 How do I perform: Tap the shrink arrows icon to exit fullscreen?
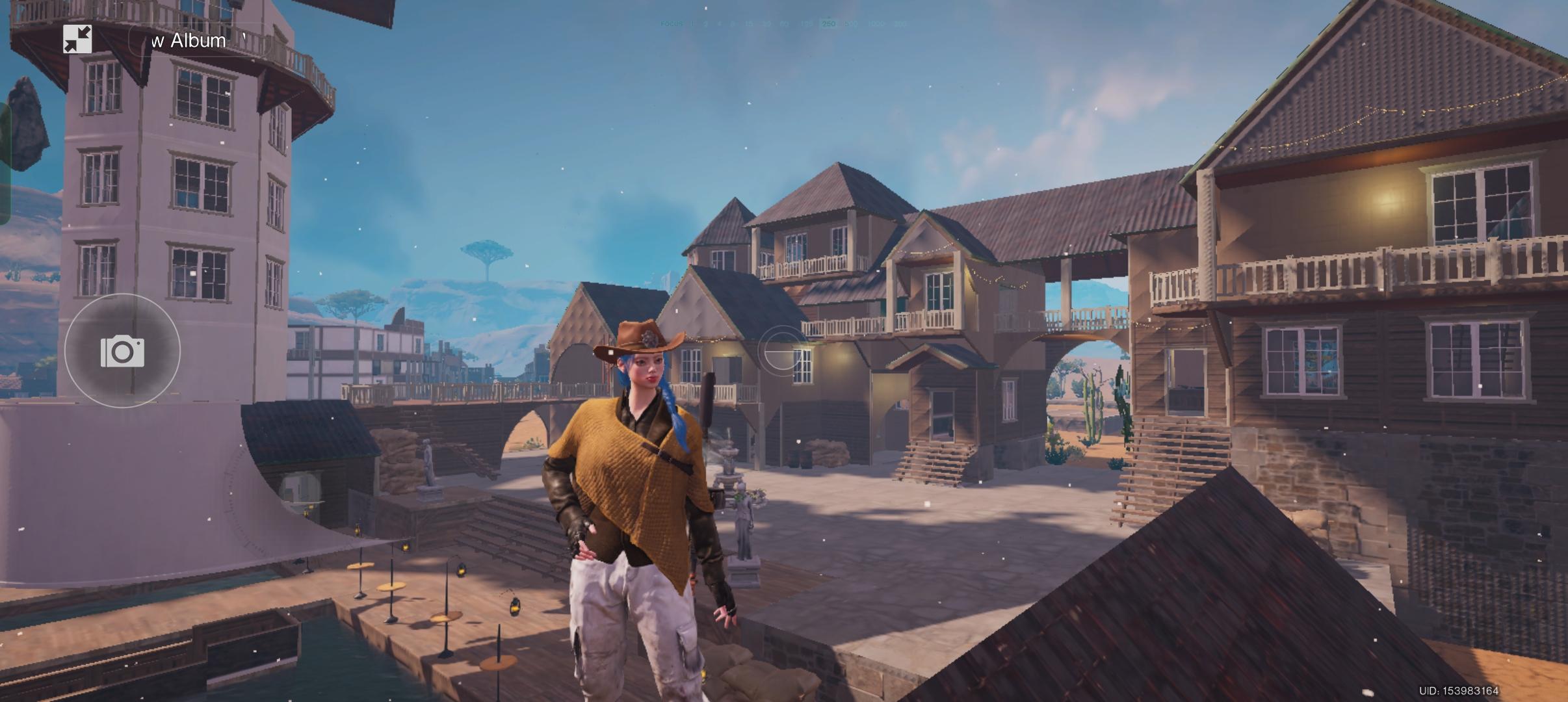[x=77, y=40]
